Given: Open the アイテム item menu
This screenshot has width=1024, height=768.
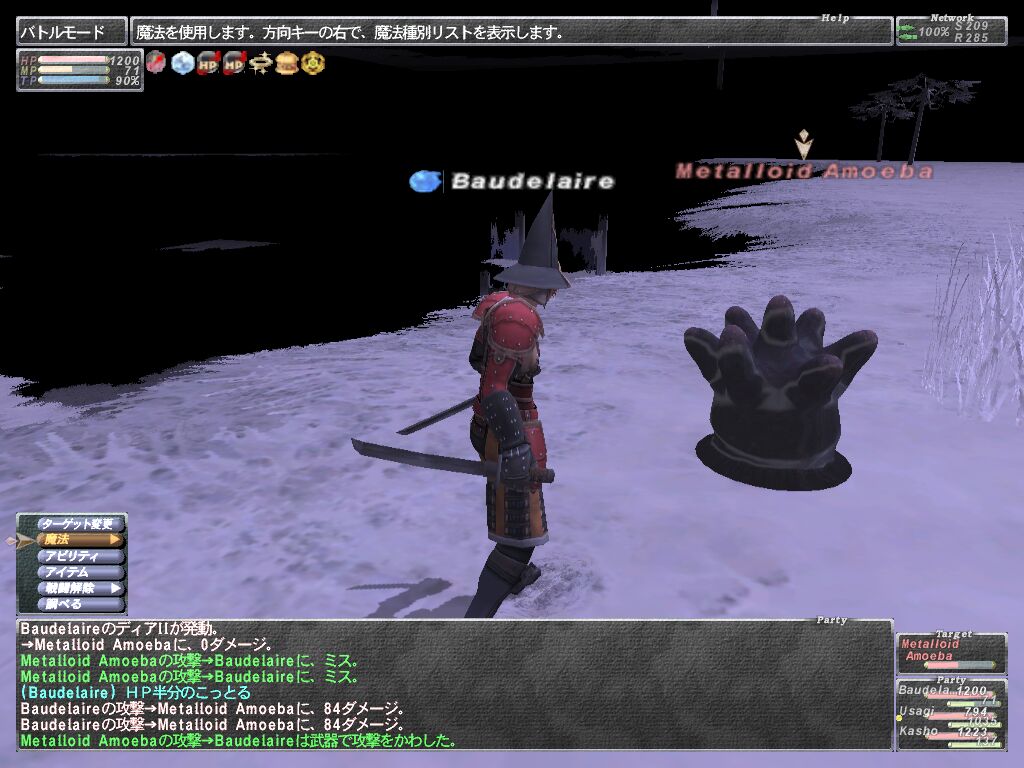Looking at the screenshot, I should point(77,572).
